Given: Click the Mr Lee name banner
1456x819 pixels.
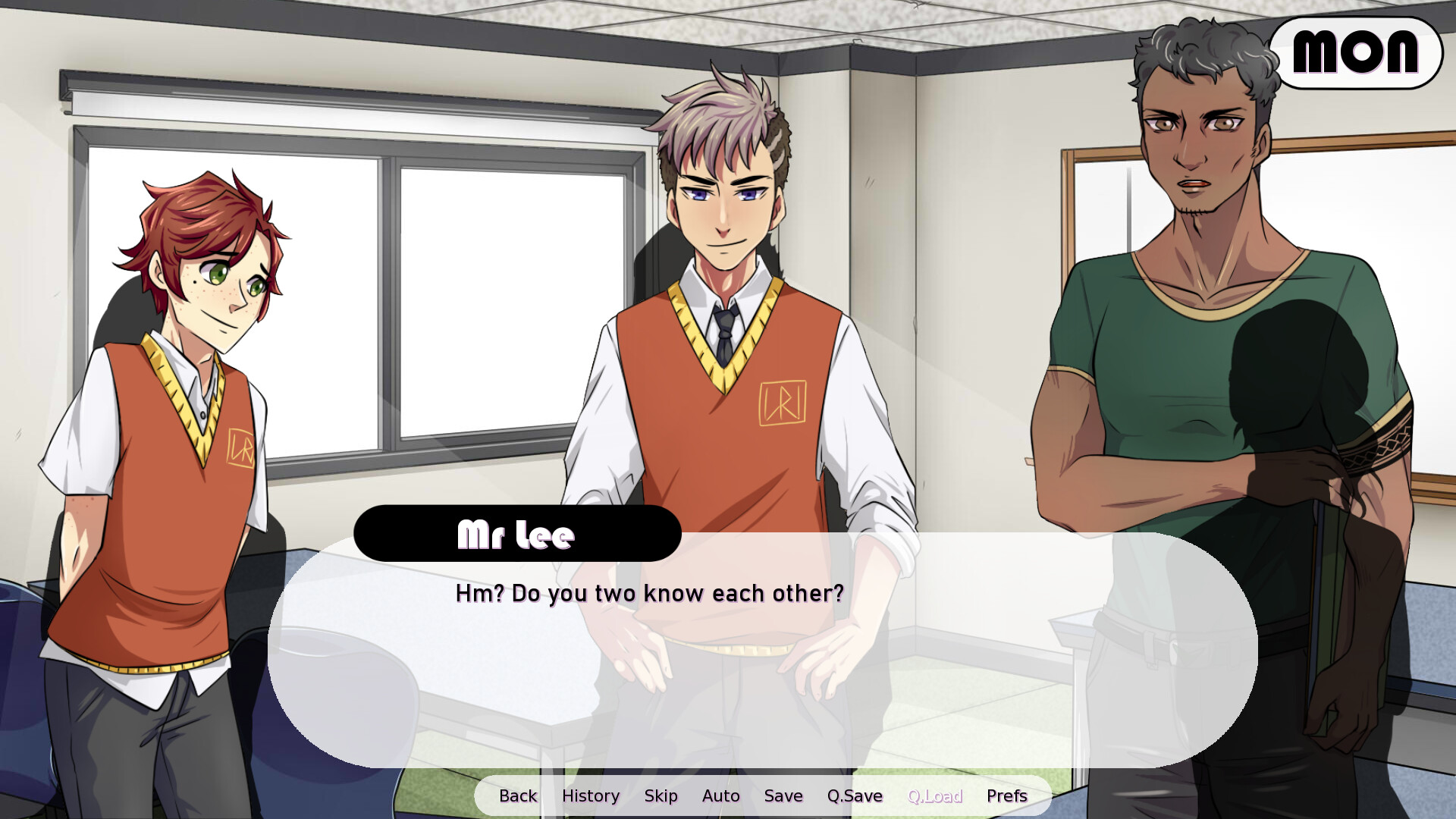Looking at the screenshot, I should 516,533.
